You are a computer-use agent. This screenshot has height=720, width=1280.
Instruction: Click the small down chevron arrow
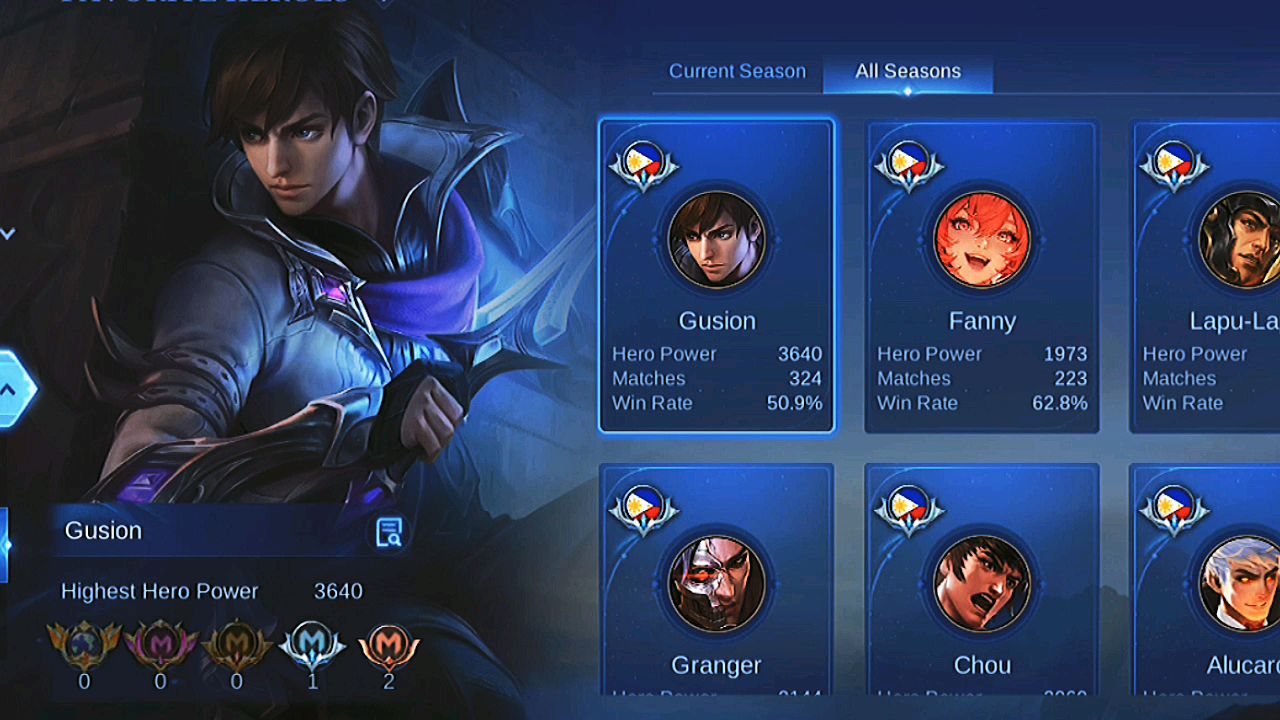click(8, 234)
